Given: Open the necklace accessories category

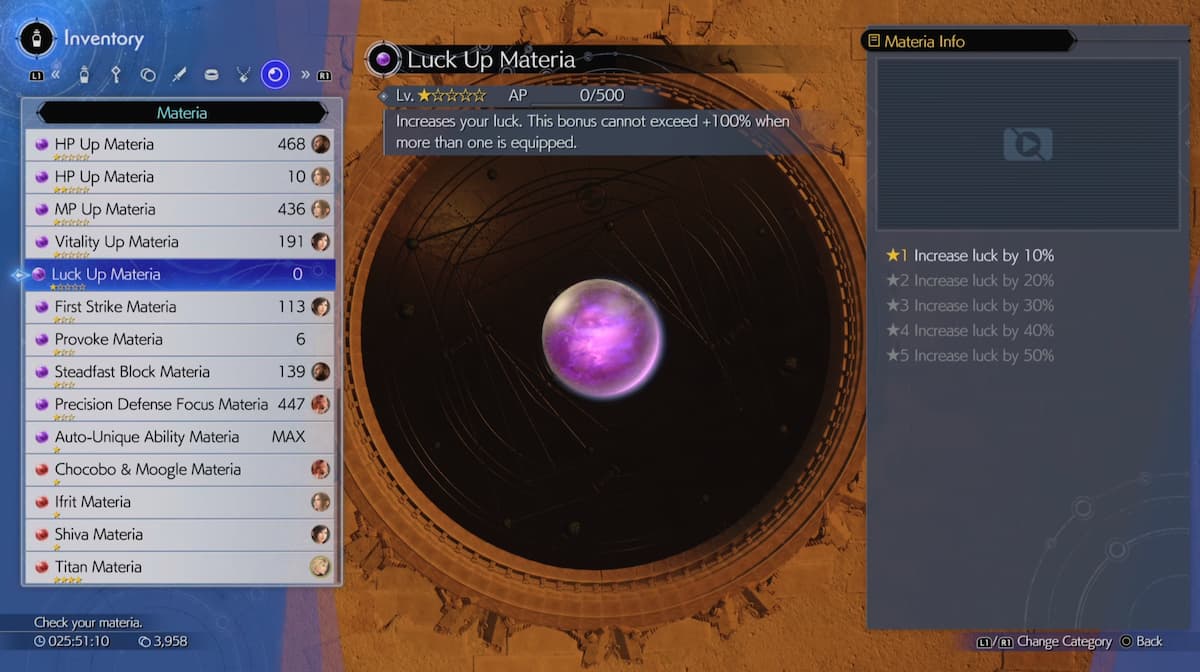Looking at the screenshot, I should point(243,74).
